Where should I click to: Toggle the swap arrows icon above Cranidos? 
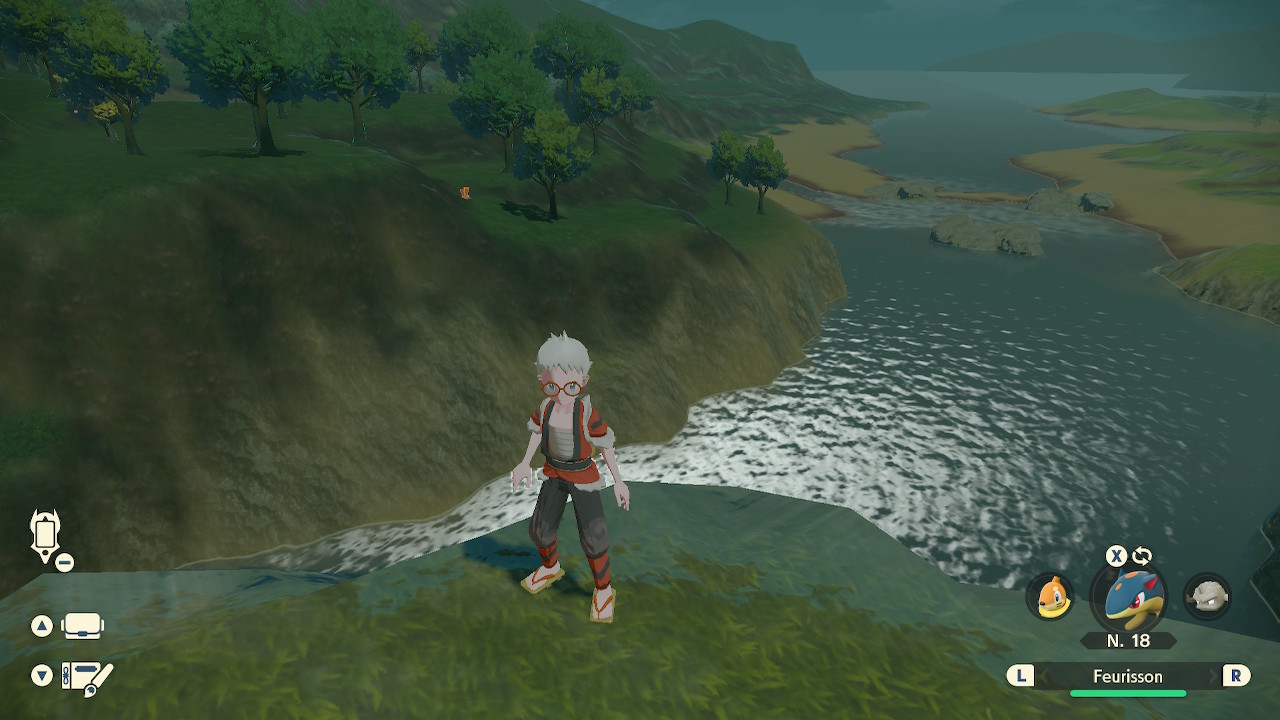1141,556
